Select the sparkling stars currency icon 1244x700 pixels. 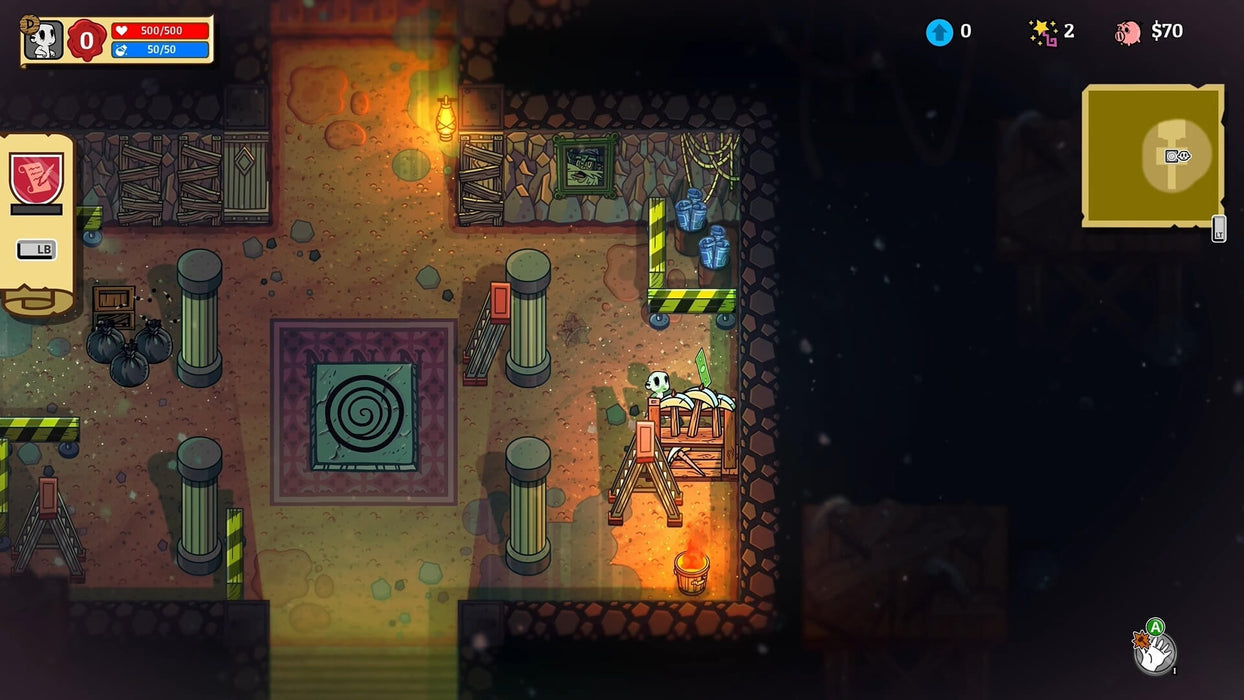1043,32
